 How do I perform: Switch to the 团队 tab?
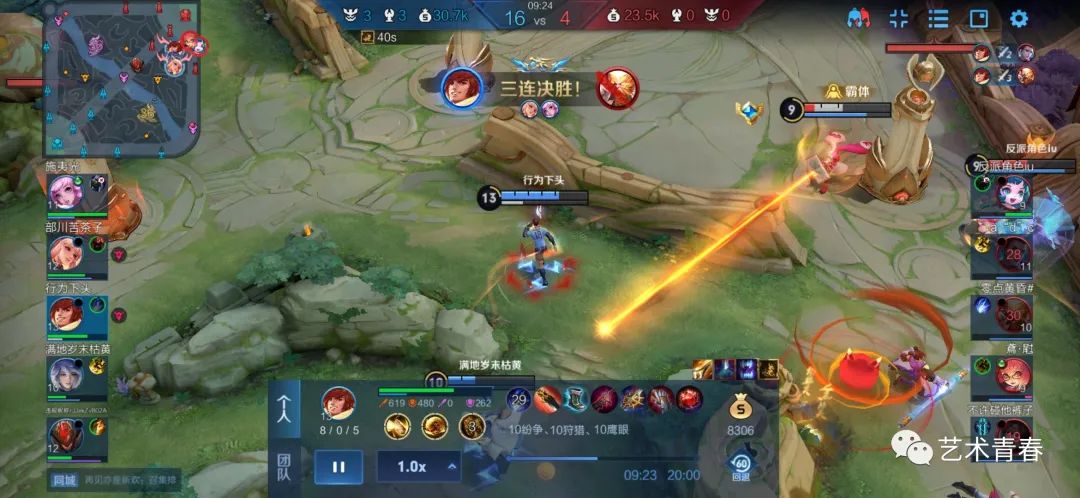pyautogui.click(x=284, y=467)
